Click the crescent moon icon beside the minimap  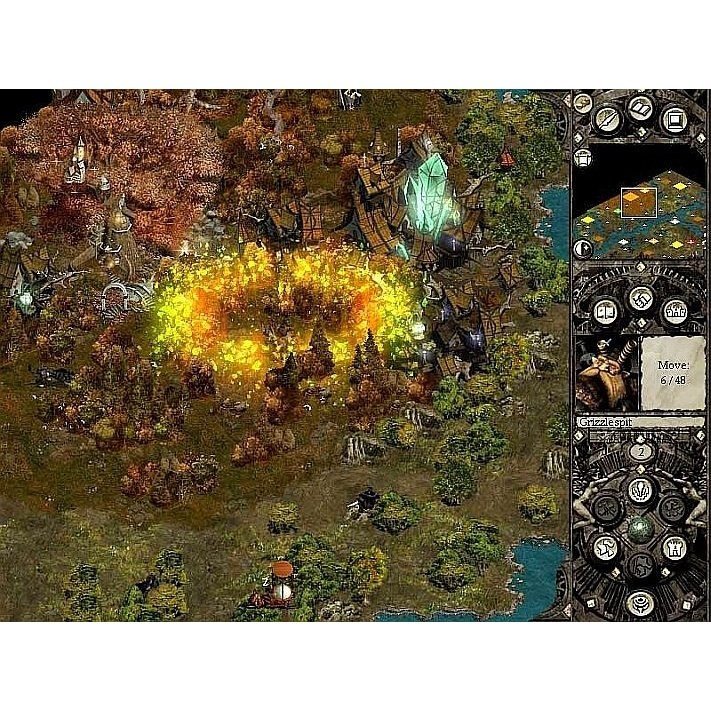(x=582, y=249)
